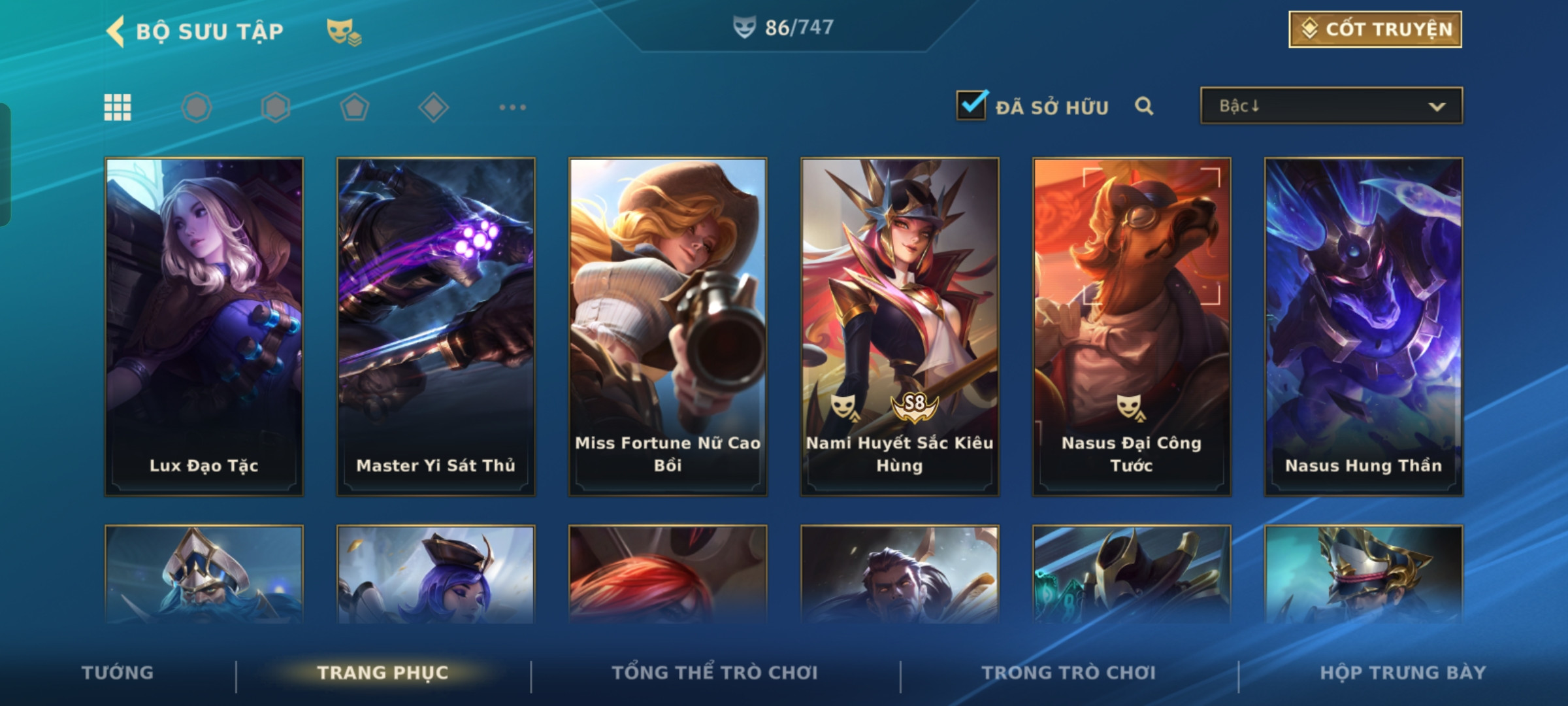View Miss Fortune Nữ Cao Bồi skin
Viewport: 1568px width, 706px height.
(668, 326)
